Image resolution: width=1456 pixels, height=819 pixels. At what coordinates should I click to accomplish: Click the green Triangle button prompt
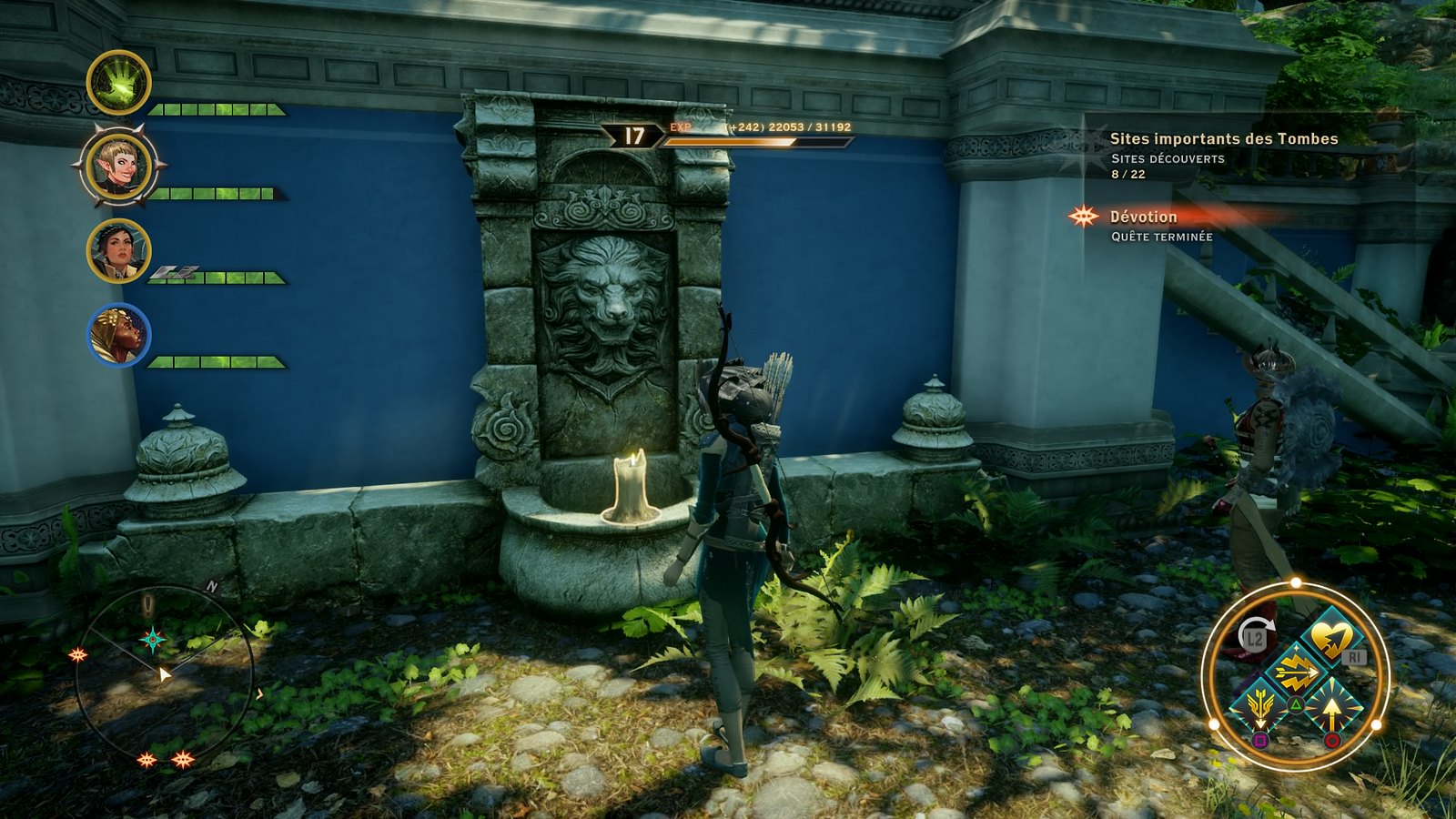tap(1297, 703)
